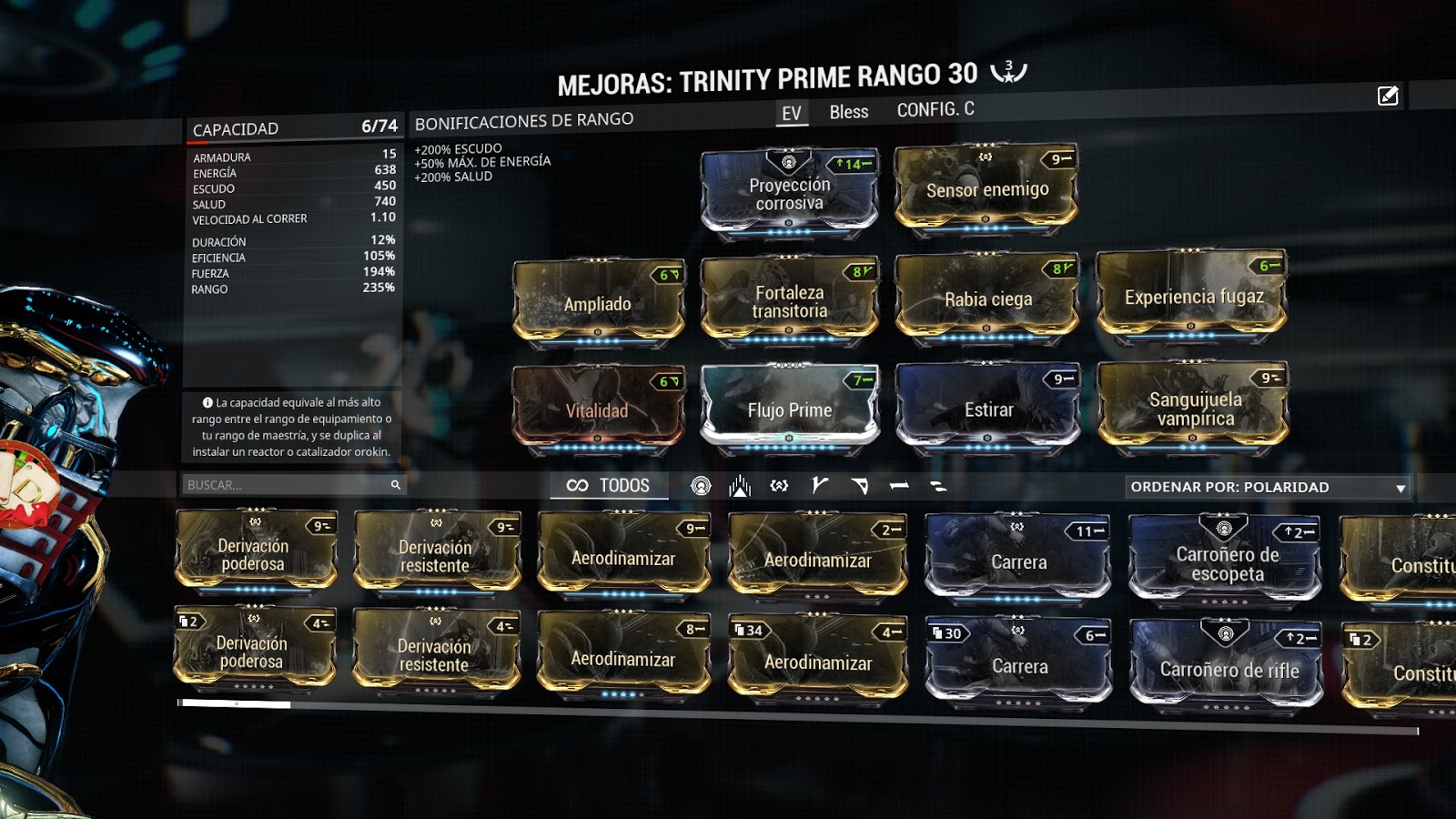Image resolution: width=1456 pixels, height=819 pixels.
Task: Switch to the Bless configuration tab
Action: tap(848, 111)
